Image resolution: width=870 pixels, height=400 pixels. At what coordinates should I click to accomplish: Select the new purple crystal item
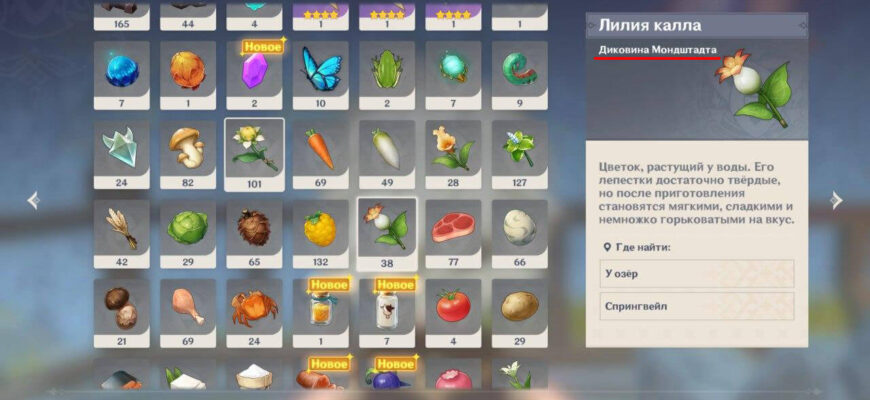tap(254, 71)
